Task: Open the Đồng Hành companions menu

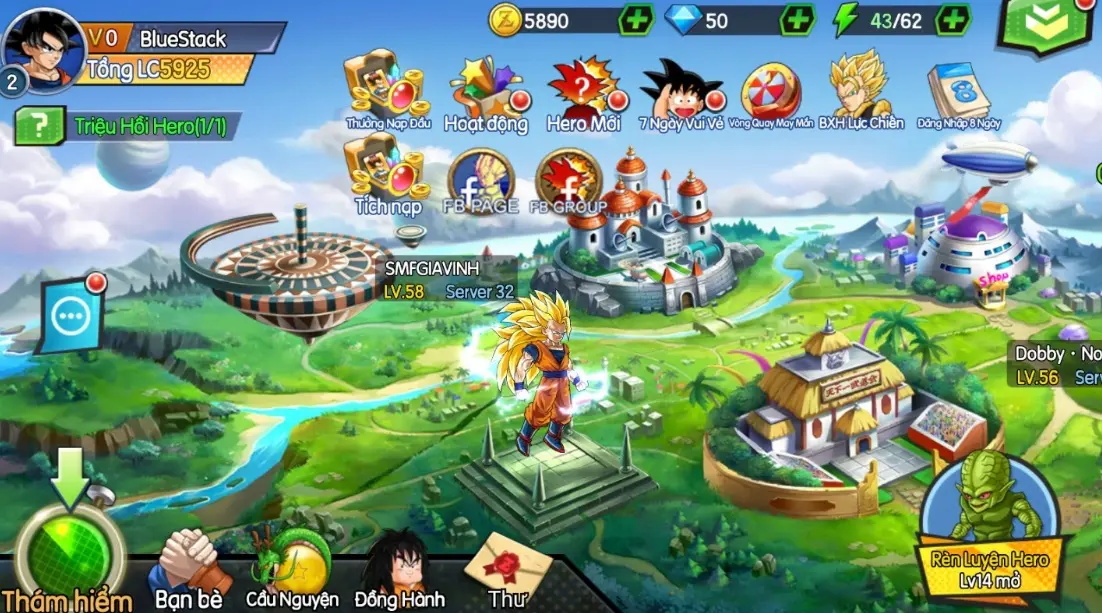Action: point(398,570)
